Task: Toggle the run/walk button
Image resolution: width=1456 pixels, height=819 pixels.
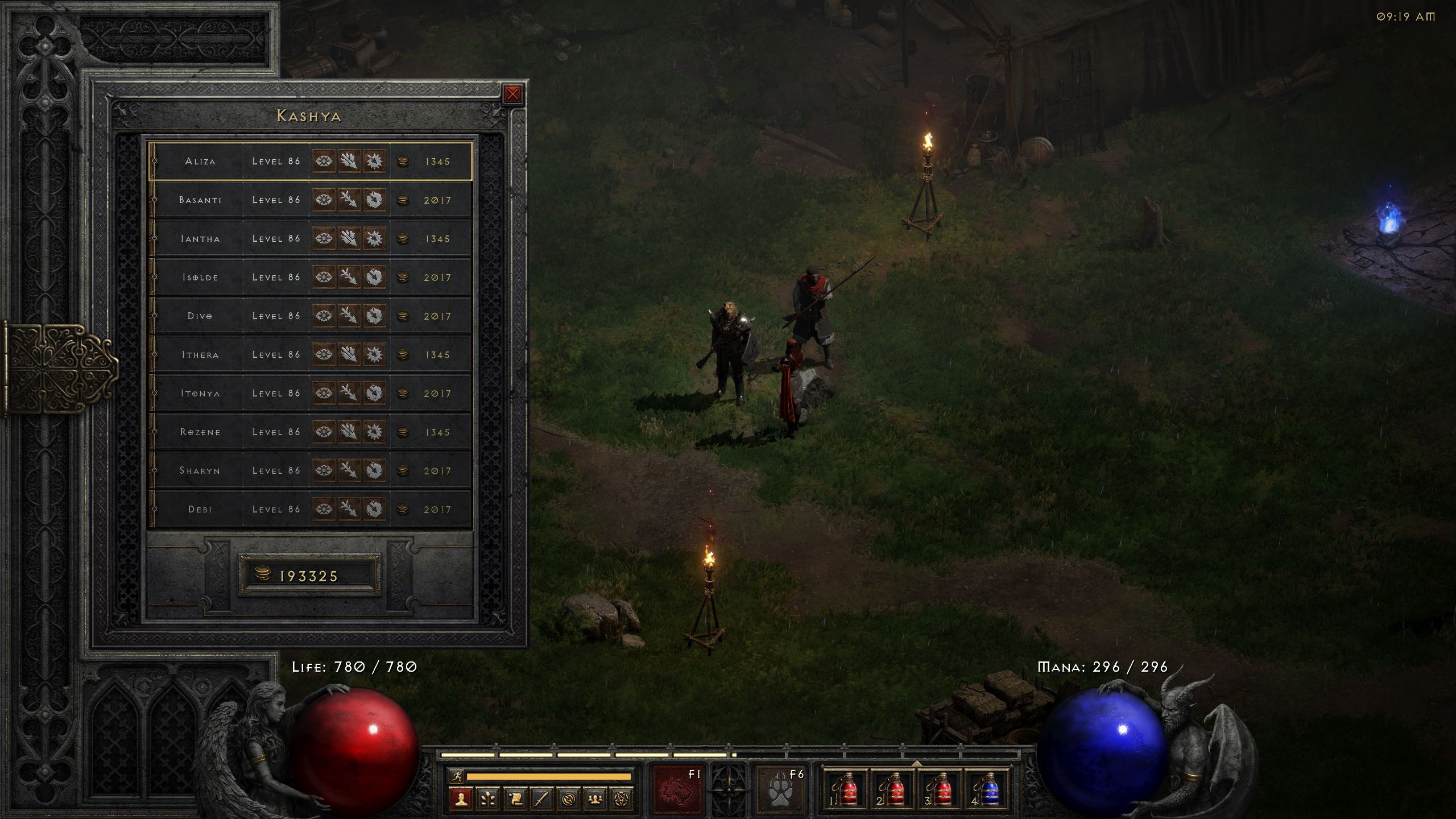Action: tap(456, 776)
